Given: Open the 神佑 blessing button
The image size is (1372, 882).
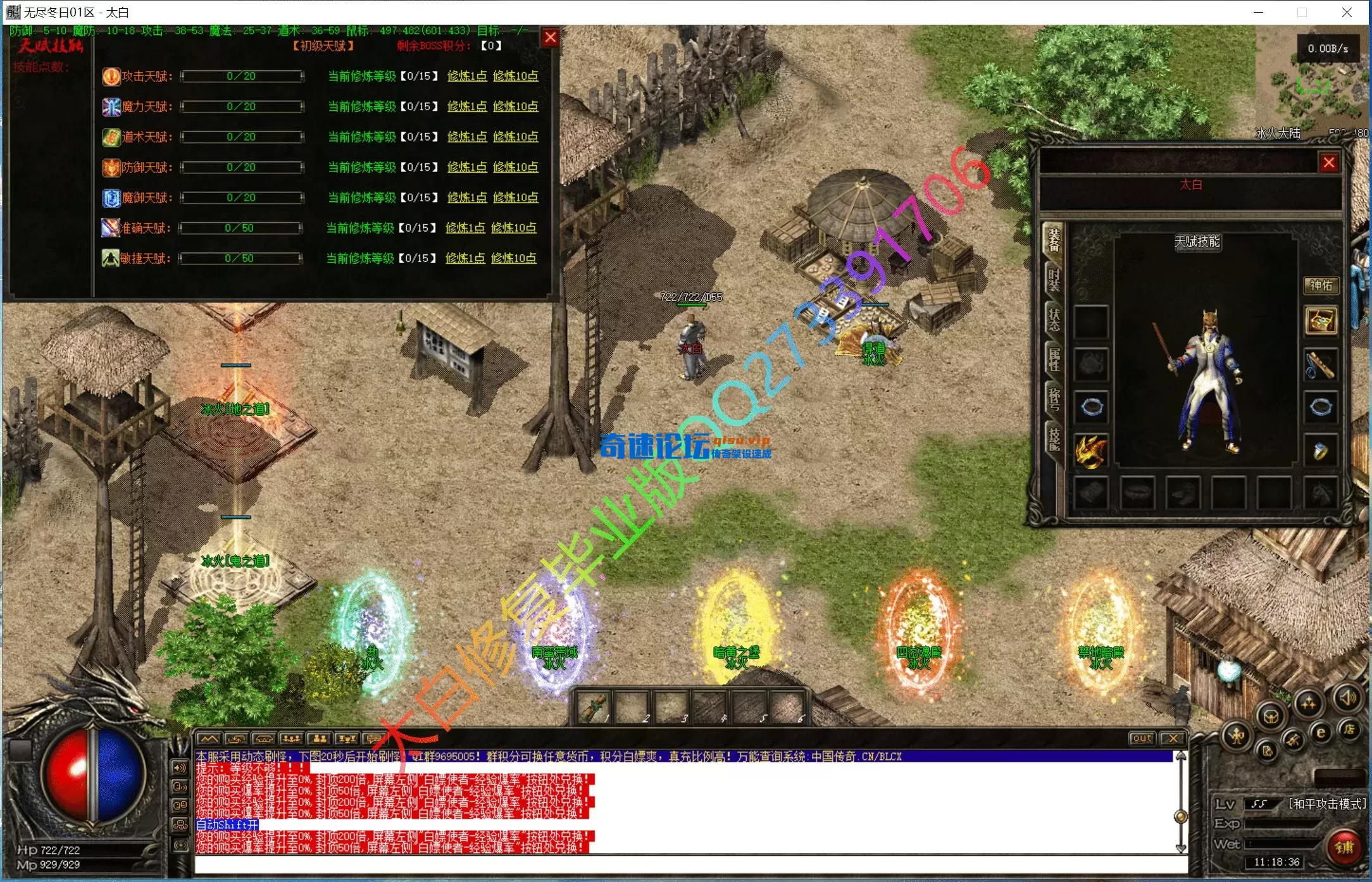Looking at the screenshot, I should [x=1320, y=285].
